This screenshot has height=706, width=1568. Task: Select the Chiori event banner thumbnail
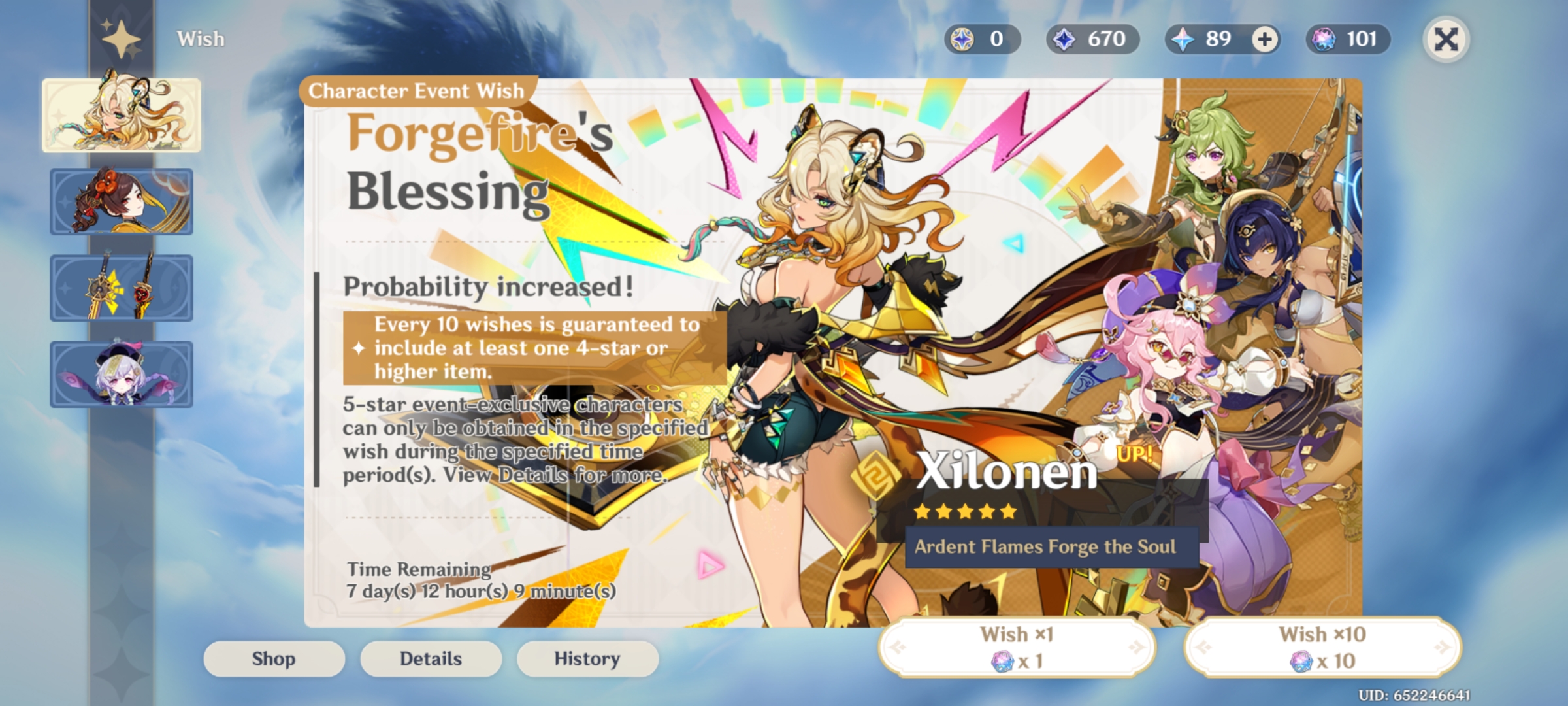122,201
